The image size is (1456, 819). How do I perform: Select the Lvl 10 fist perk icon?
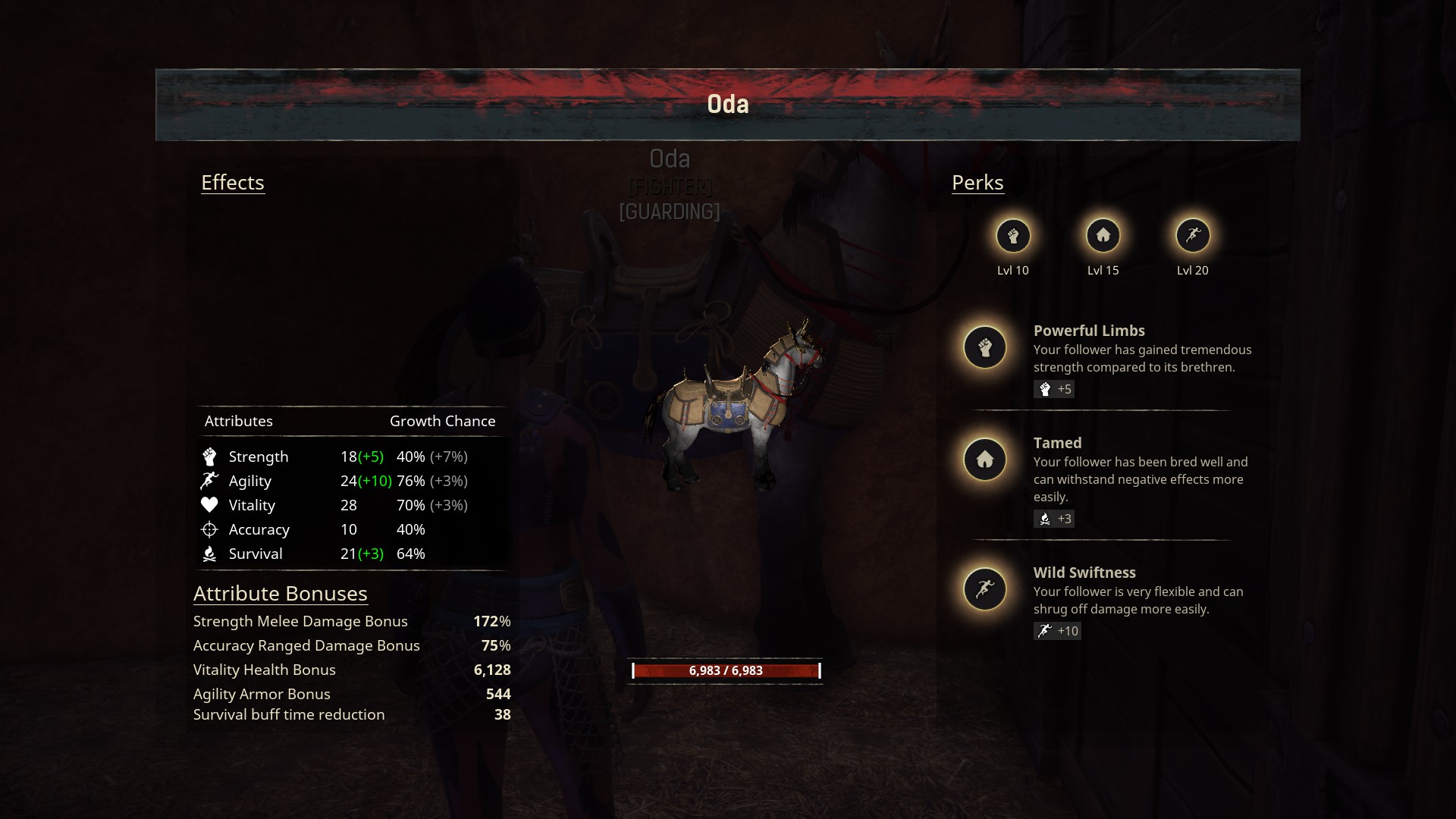click(1013, 236)
